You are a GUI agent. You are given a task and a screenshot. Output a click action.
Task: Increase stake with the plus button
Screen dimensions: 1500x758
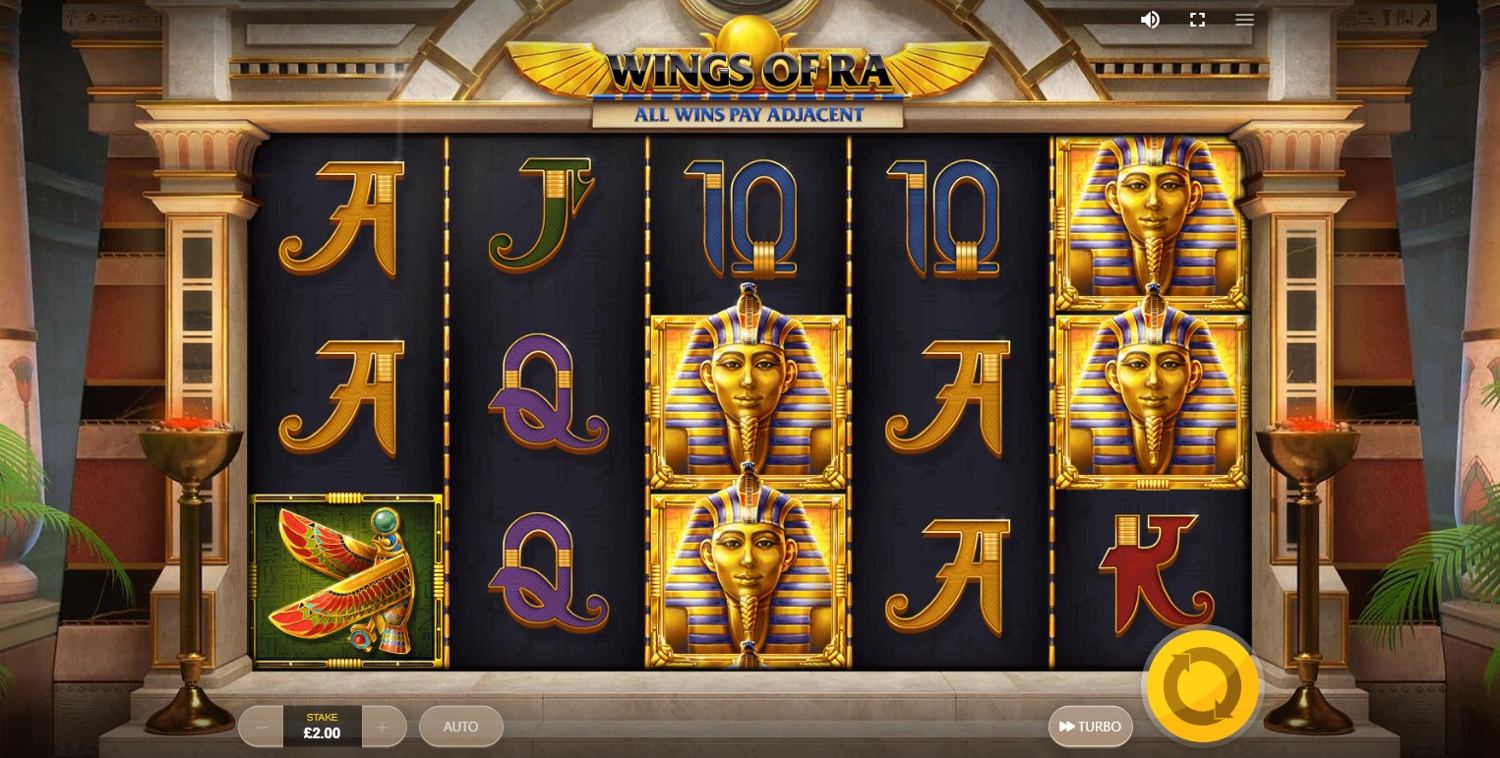tap(383, 727)
